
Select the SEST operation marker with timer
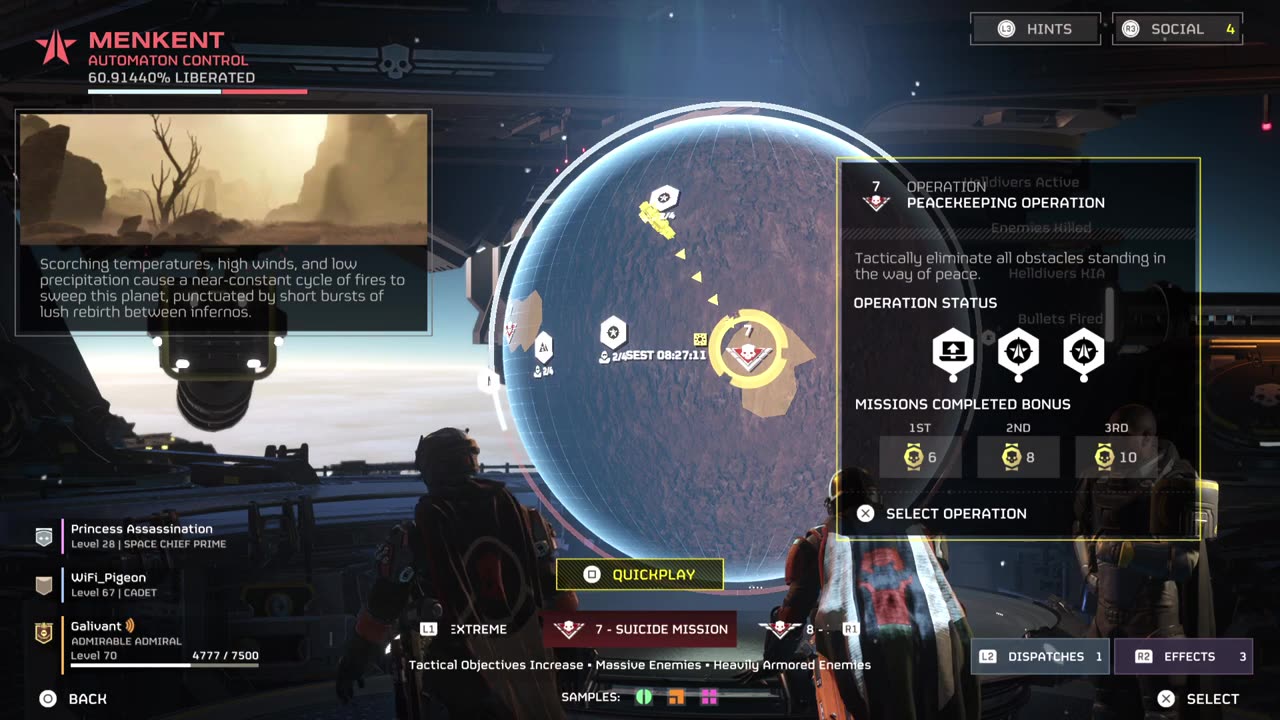click(613, 333)
